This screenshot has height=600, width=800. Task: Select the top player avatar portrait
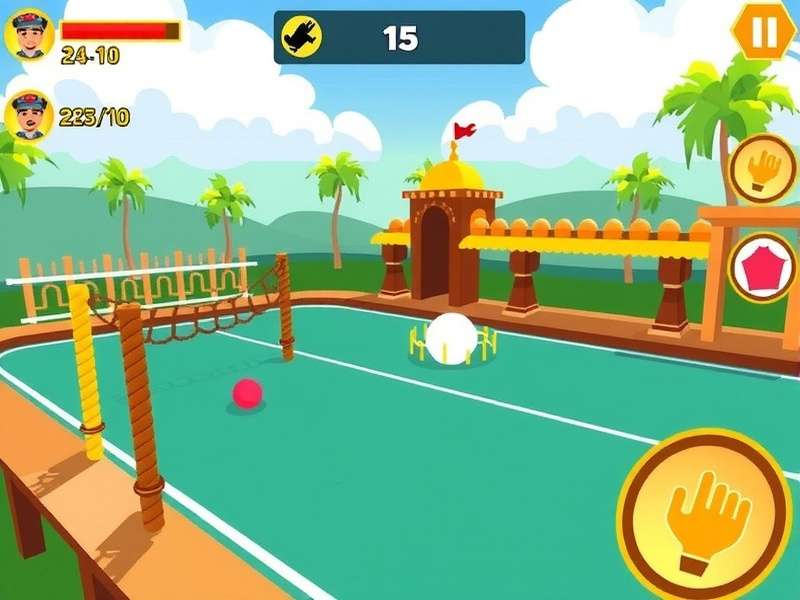[29, 36]
